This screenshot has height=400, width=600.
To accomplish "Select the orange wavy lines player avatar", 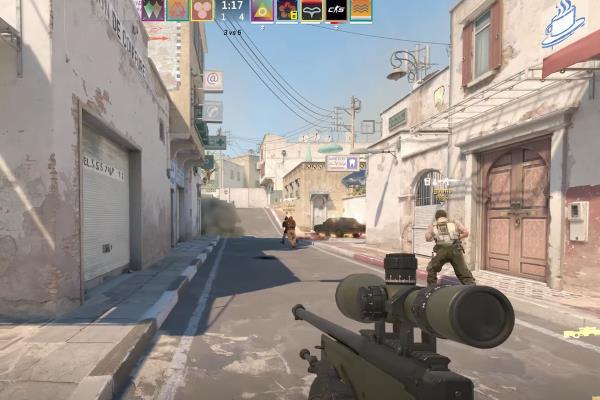I will tap(361, 10).
